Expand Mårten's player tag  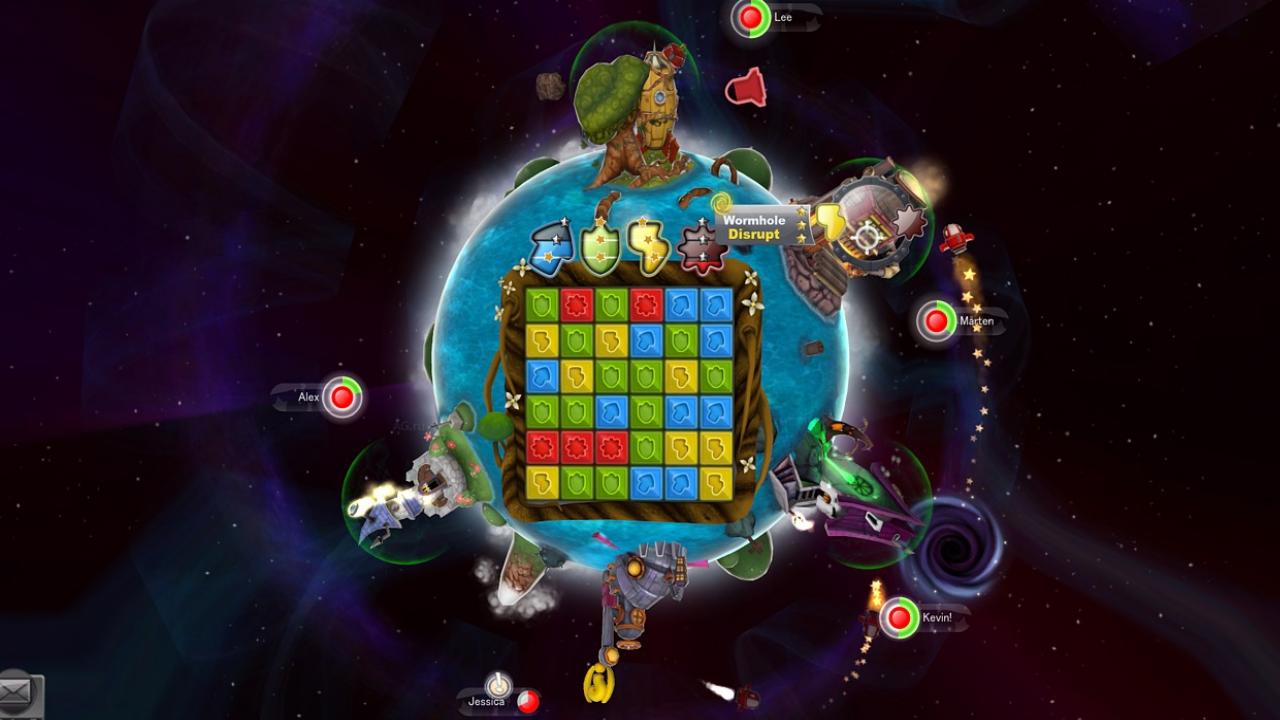point(975,322)
